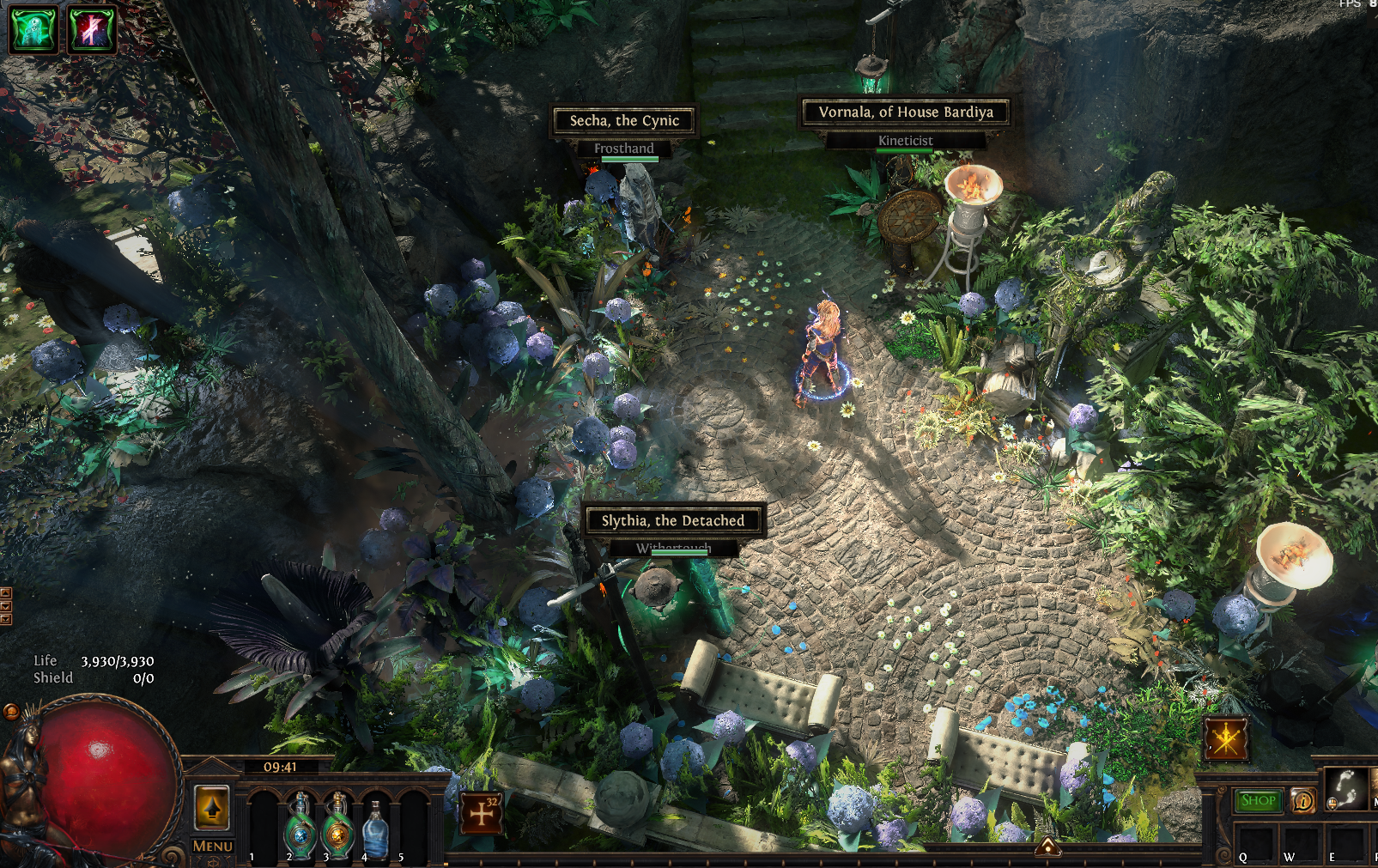Screen dimensions: 1378x868
Task: Click the orange up-arrow level-up button
Action: pos(212,807)
